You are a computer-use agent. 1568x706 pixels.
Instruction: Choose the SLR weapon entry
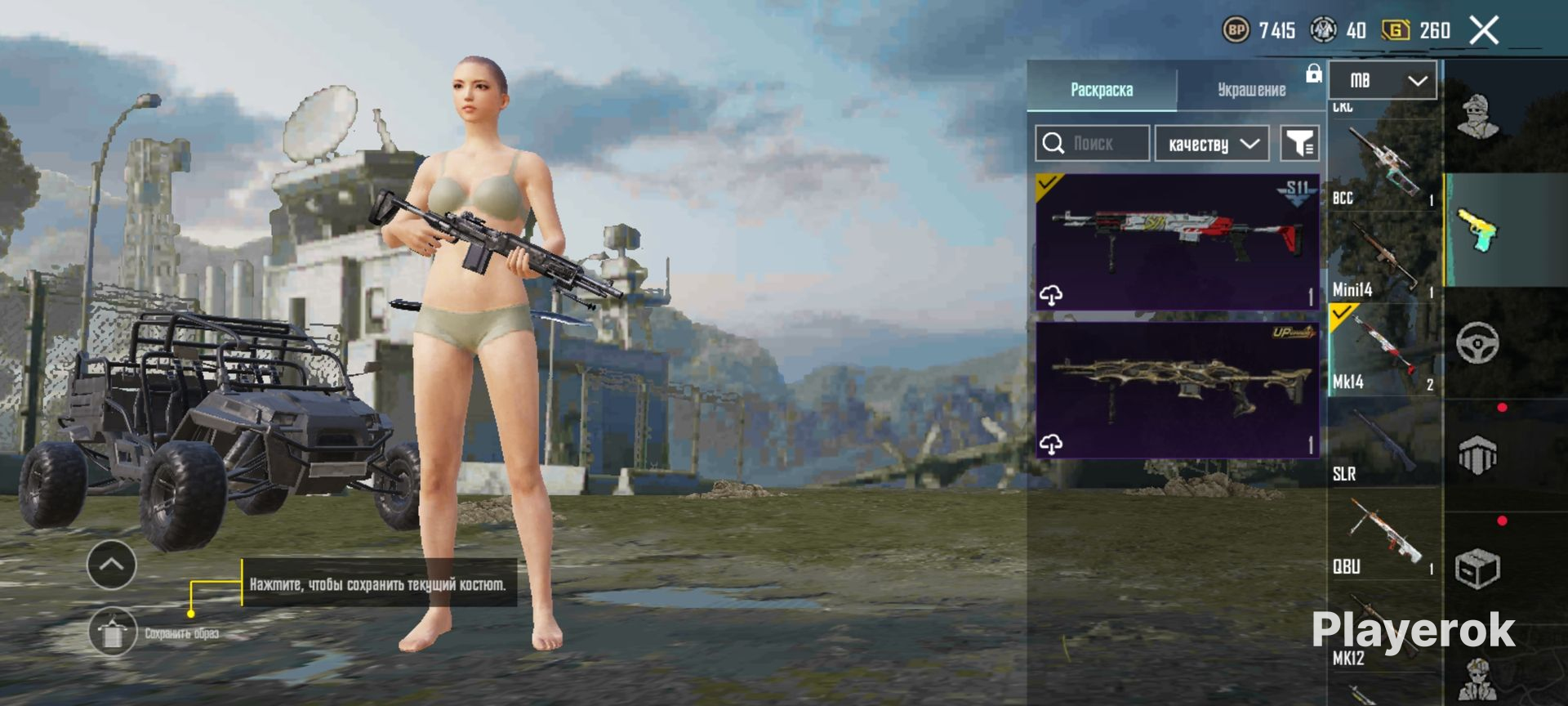point(1384,444)
